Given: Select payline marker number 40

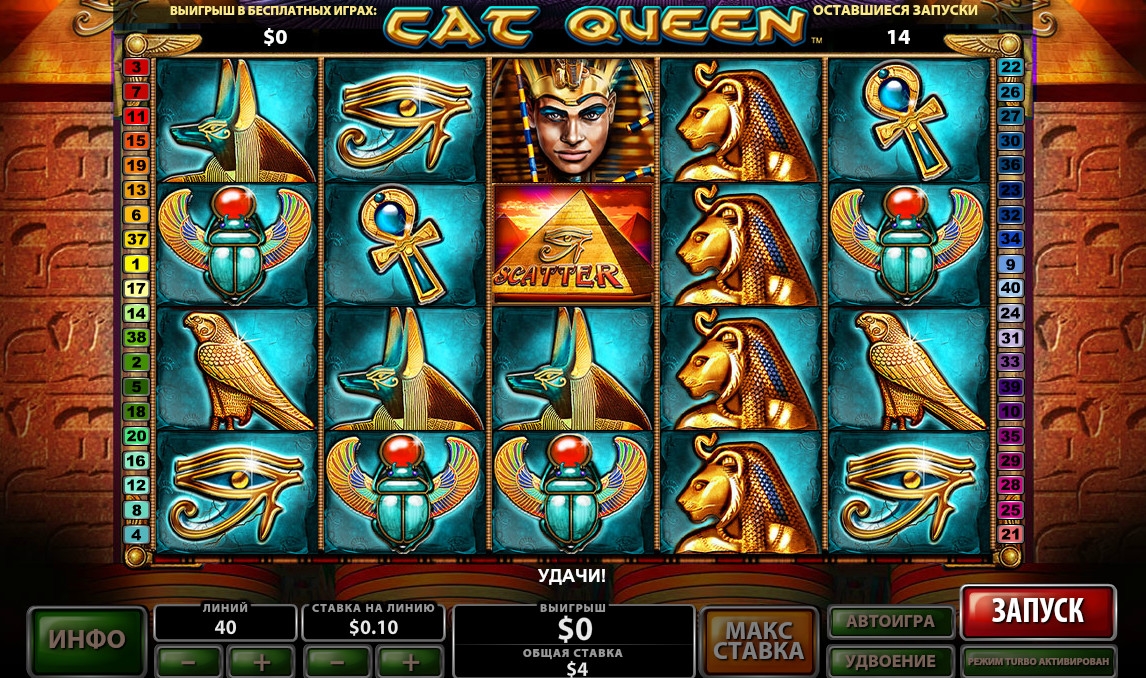Looking at the screenshot, I should (1010, 288).
